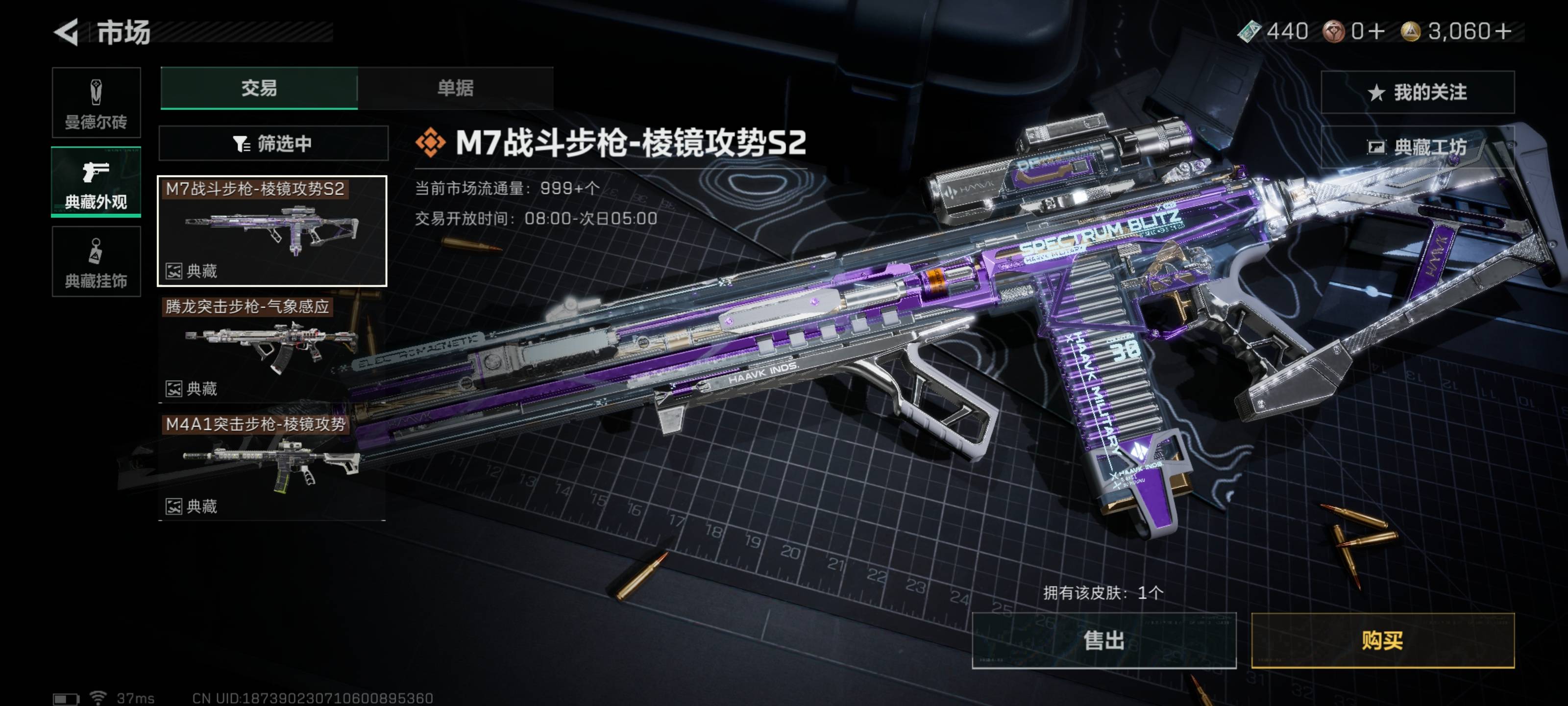Click the 售出 sell button

click(1103, 640)
